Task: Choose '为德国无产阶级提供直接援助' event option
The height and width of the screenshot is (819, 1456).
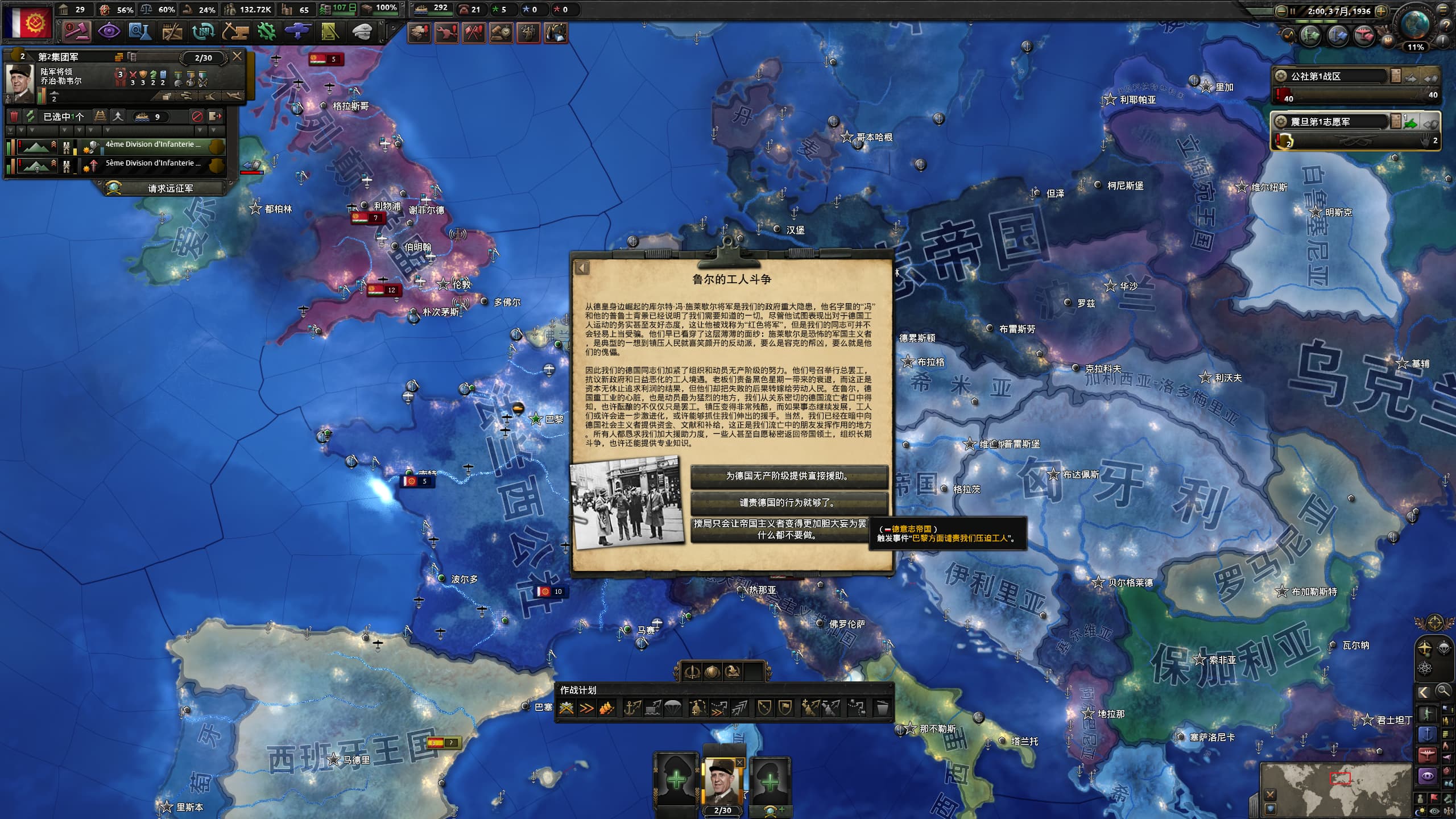Action: click(x=788, y=476)
